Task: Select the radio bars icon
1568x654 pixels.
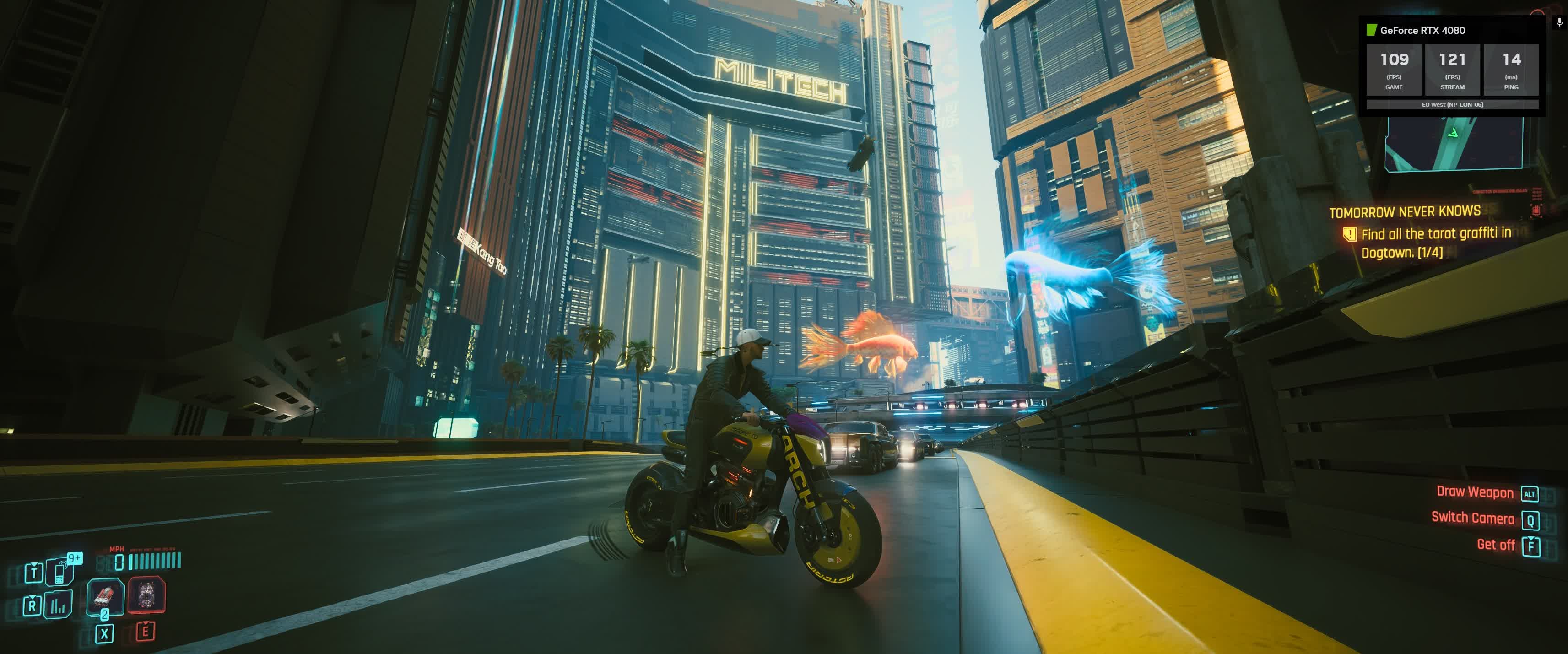Action: 59,605
